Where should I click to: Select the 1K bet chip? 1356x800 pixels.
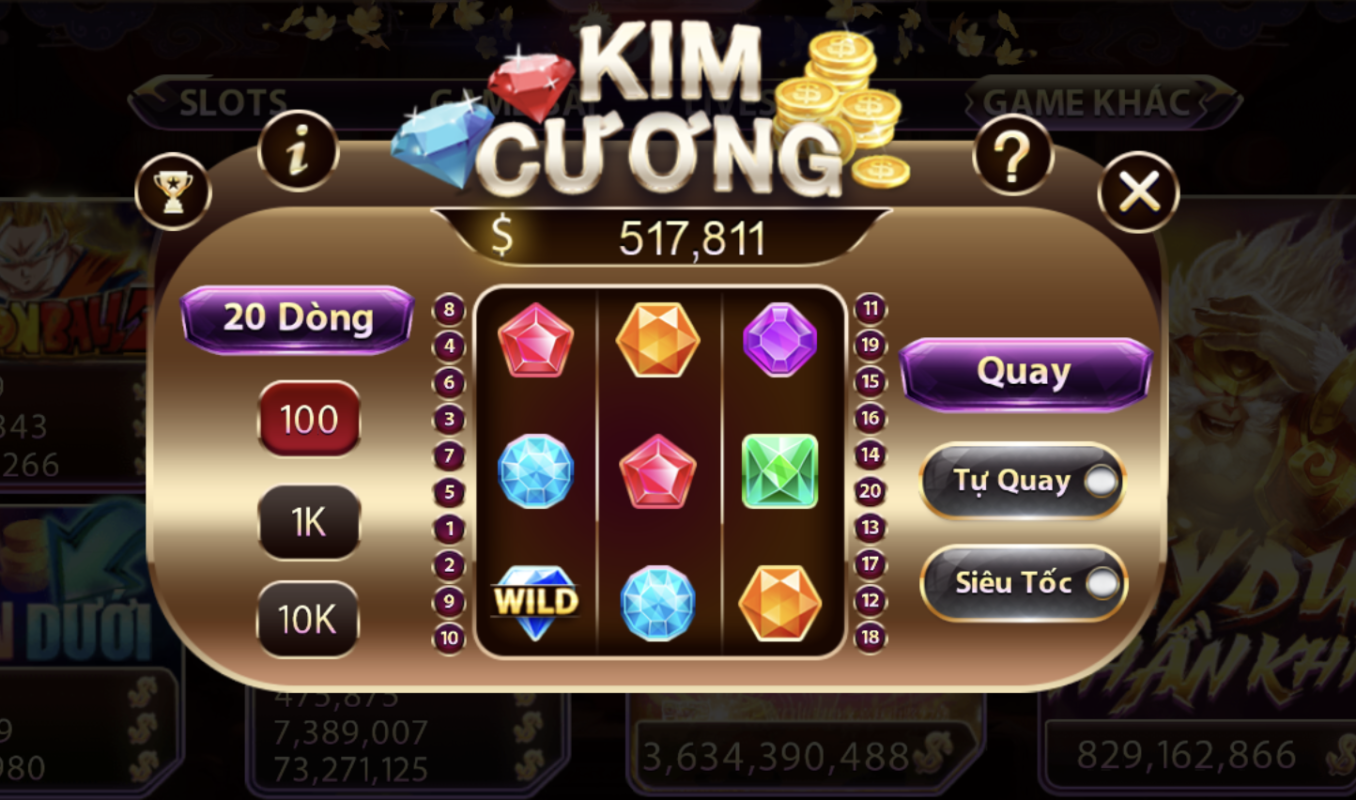click(308, 521)
